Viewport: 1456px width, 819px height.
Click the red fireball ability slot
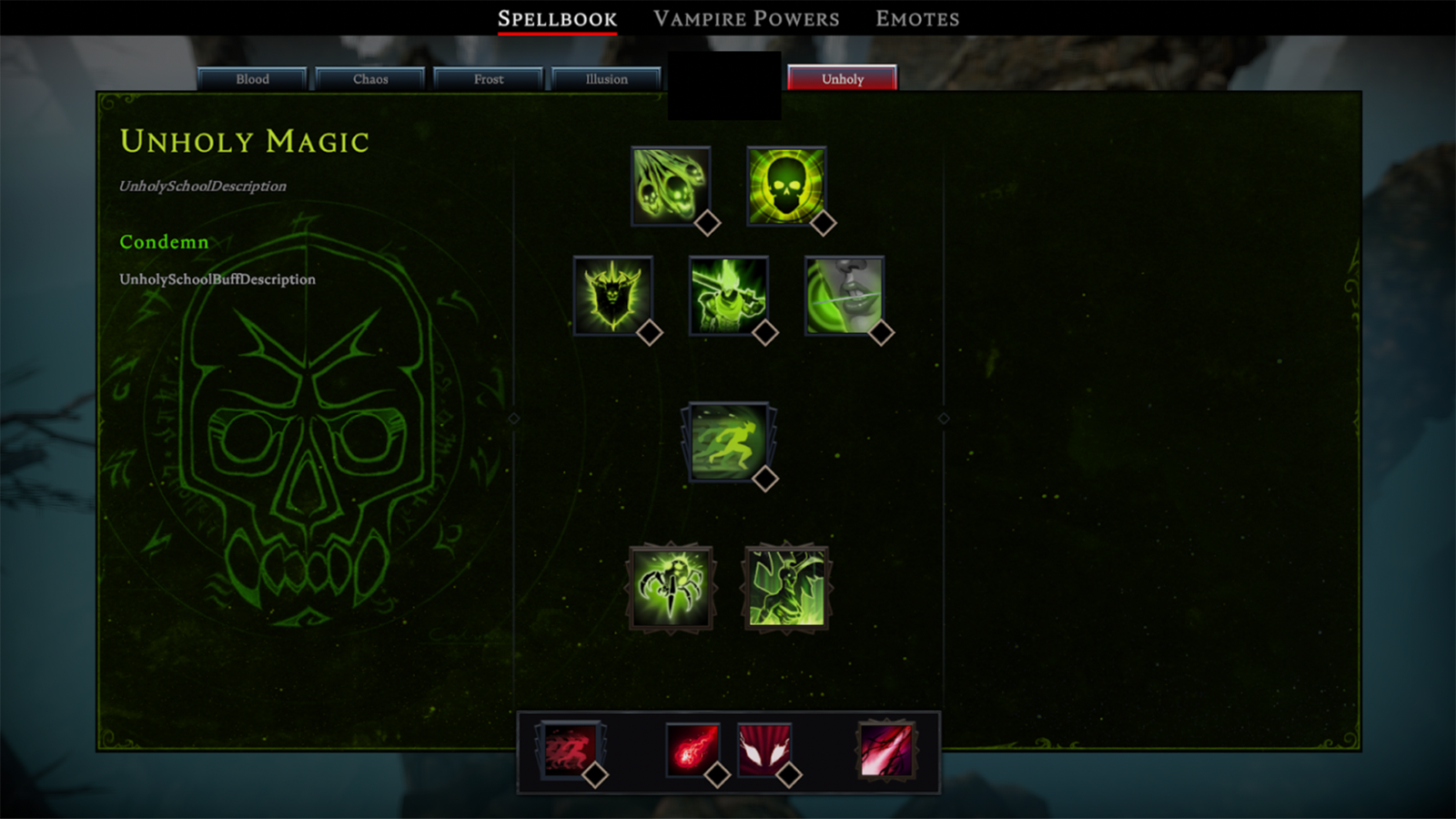tap(693, 750)
